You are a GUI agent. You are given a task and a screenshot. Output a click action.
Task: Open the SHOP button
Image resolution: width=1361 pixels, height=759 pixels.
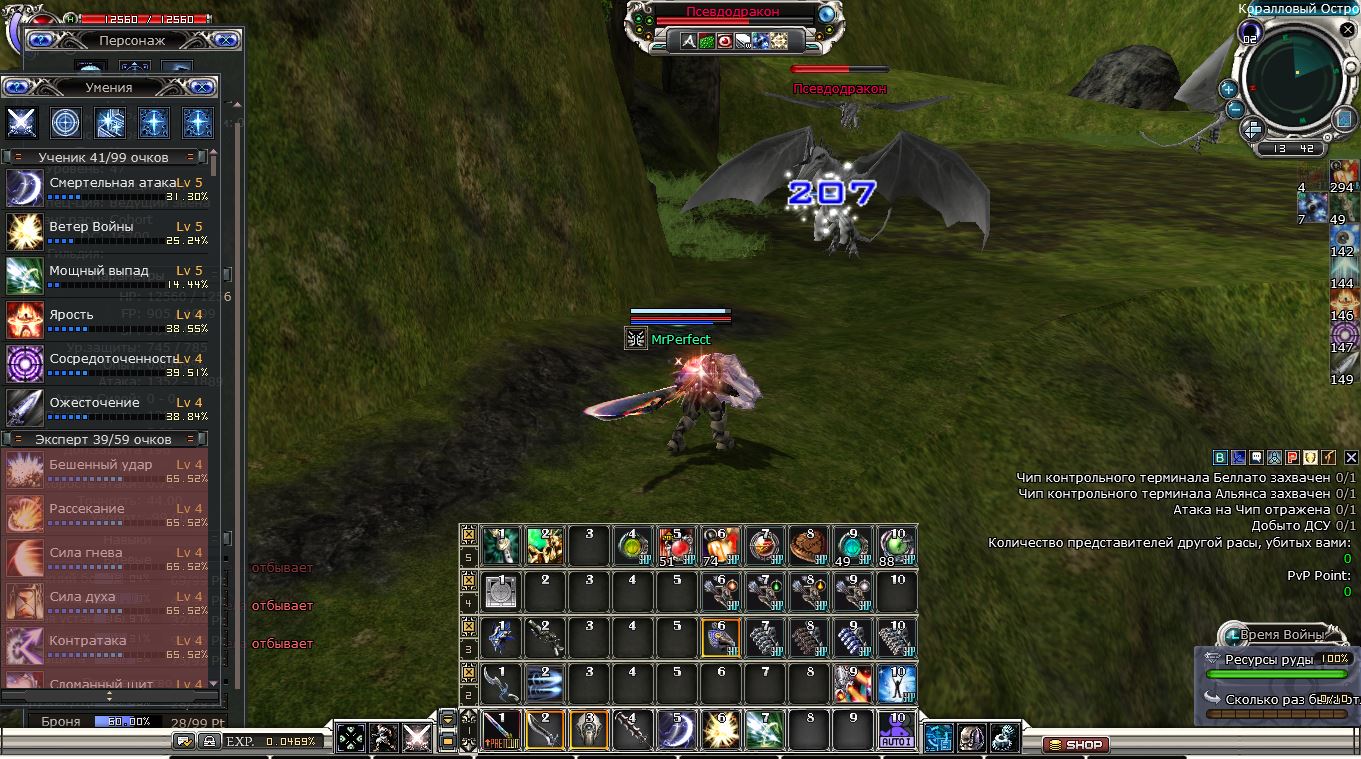click(x=1075, y=744)
